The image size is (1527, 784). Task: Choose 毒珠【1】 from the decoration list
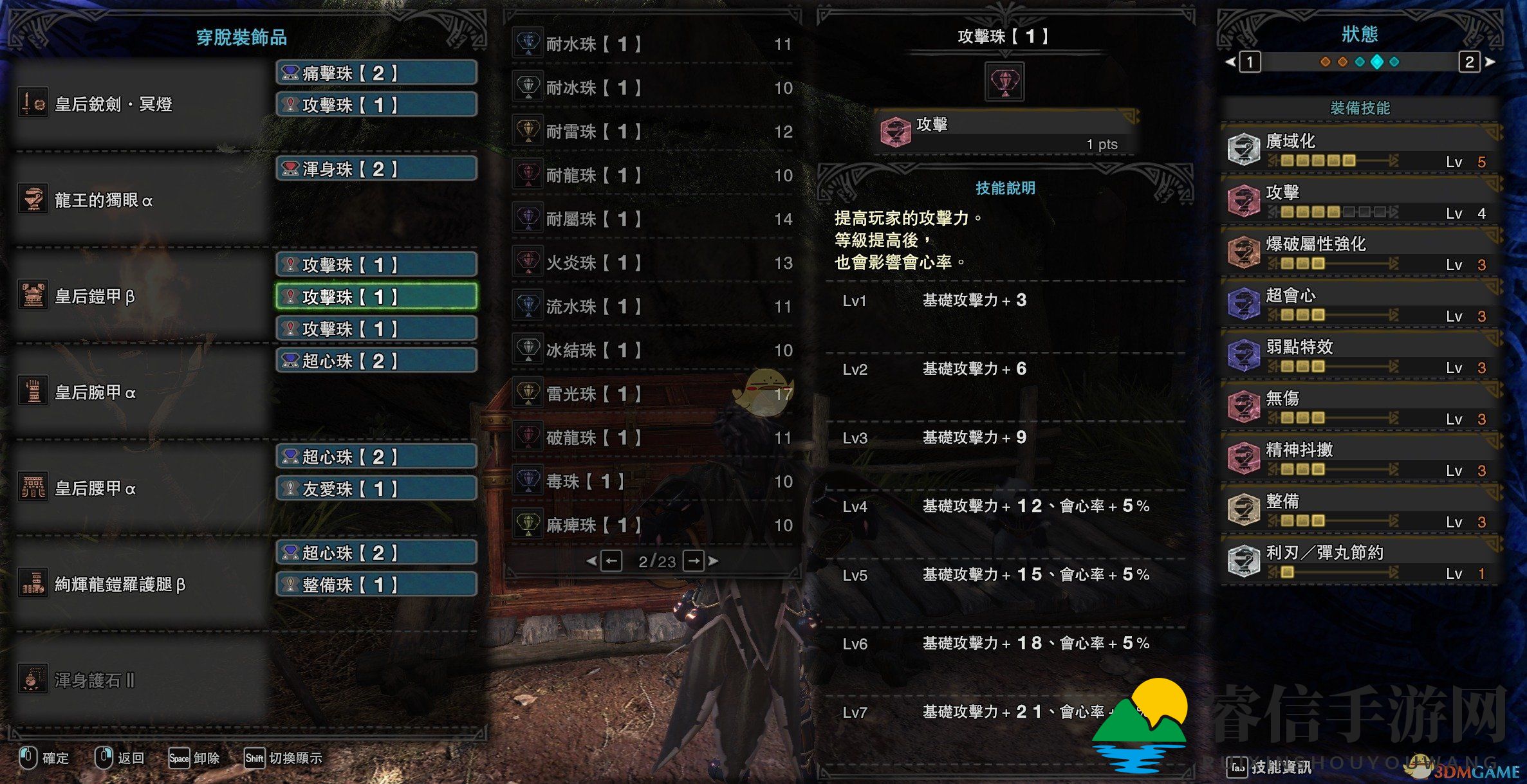(x=653, y=481)
